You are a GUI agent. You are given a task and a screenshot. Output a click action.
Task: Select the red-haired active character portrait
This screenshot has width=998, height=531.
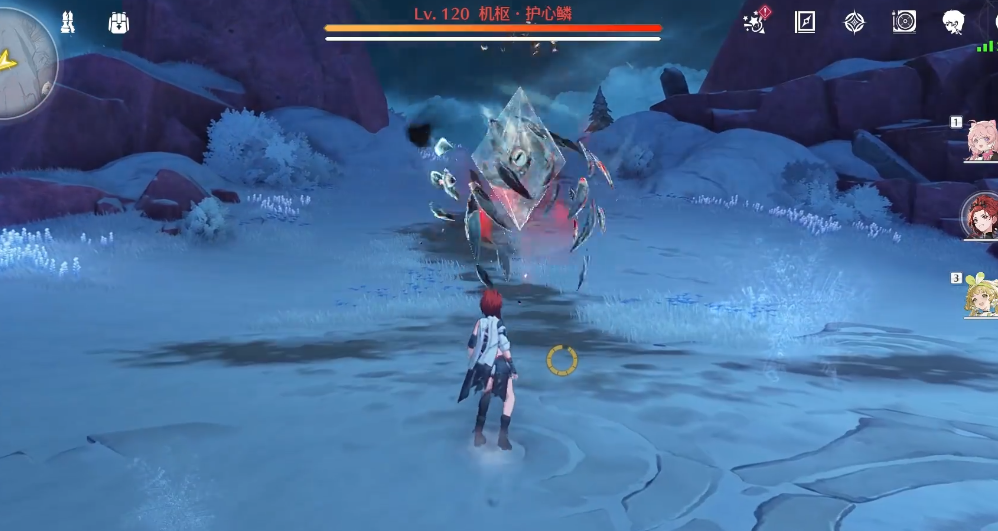click(x=980, y=217)
